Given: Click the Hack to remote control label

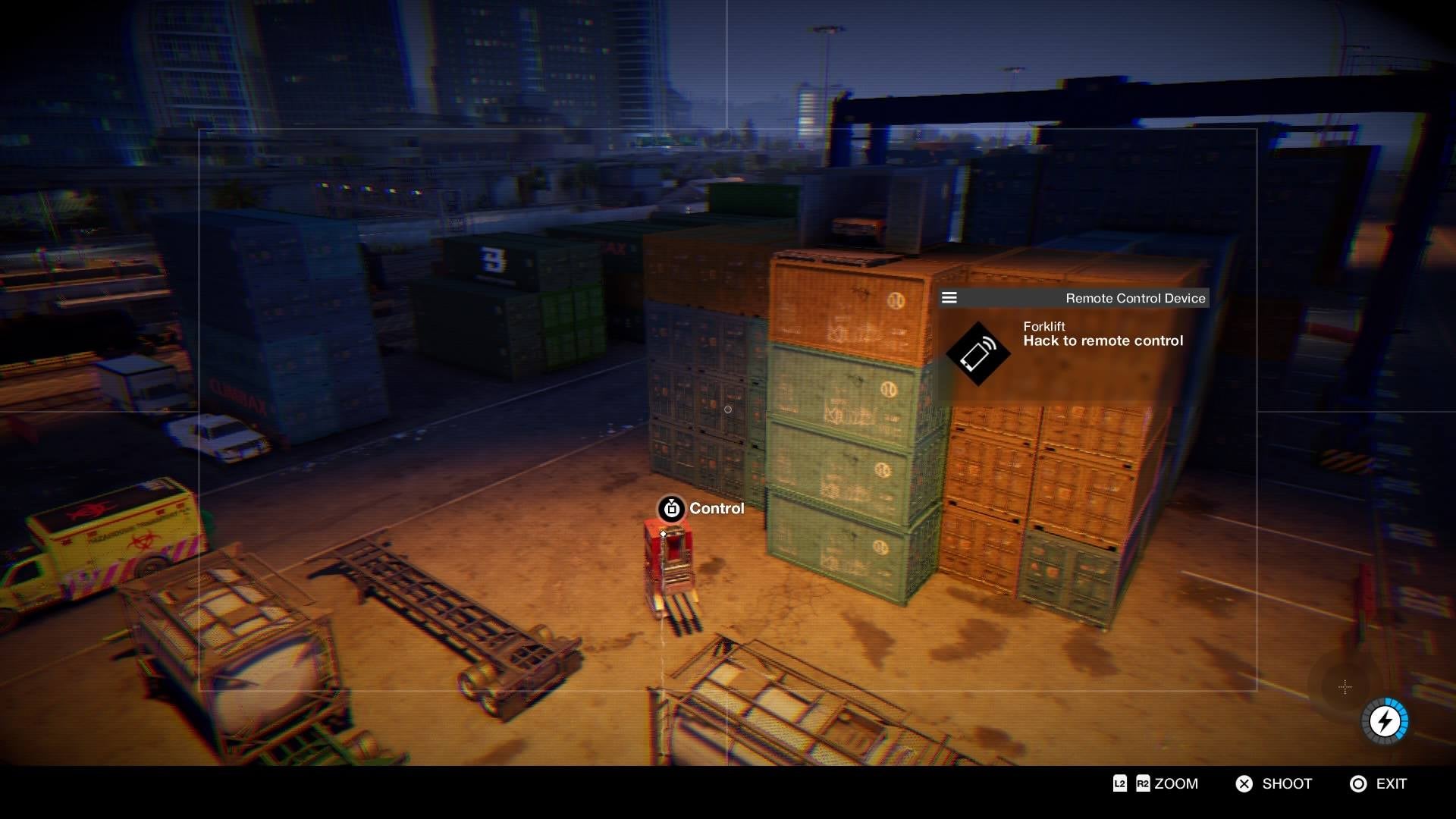Looking at the screenshot, I should 1103,340.
